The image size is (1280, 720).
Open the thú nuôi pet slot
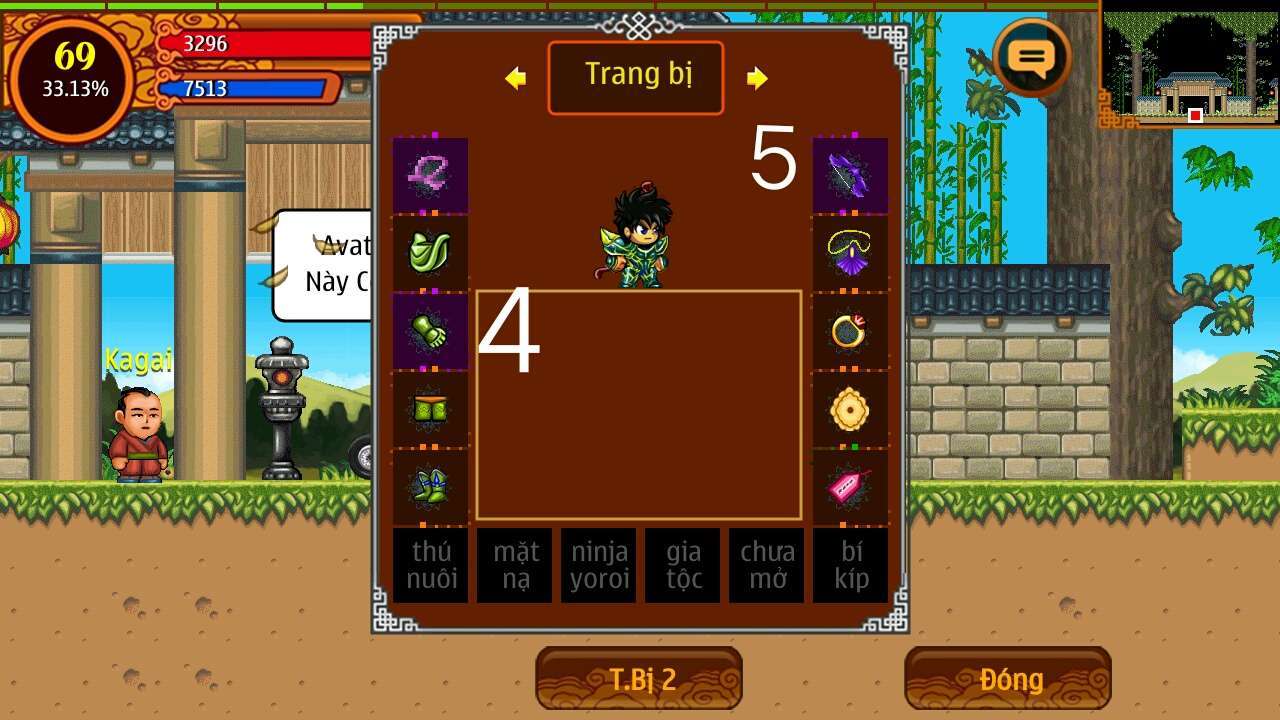click(430, 565)
